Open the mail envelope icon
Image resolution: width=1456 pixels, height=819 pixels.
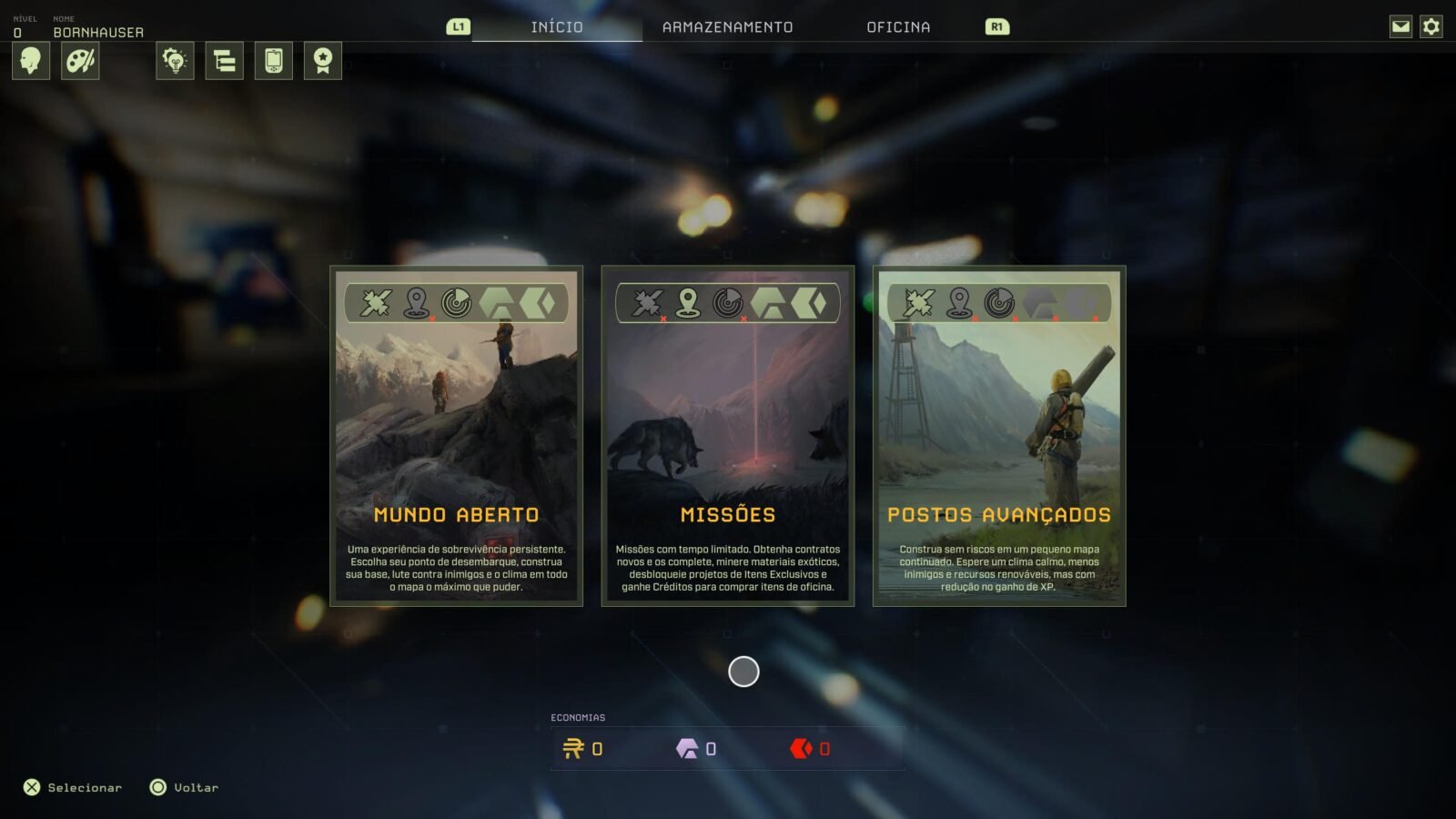click(1400, 26)
